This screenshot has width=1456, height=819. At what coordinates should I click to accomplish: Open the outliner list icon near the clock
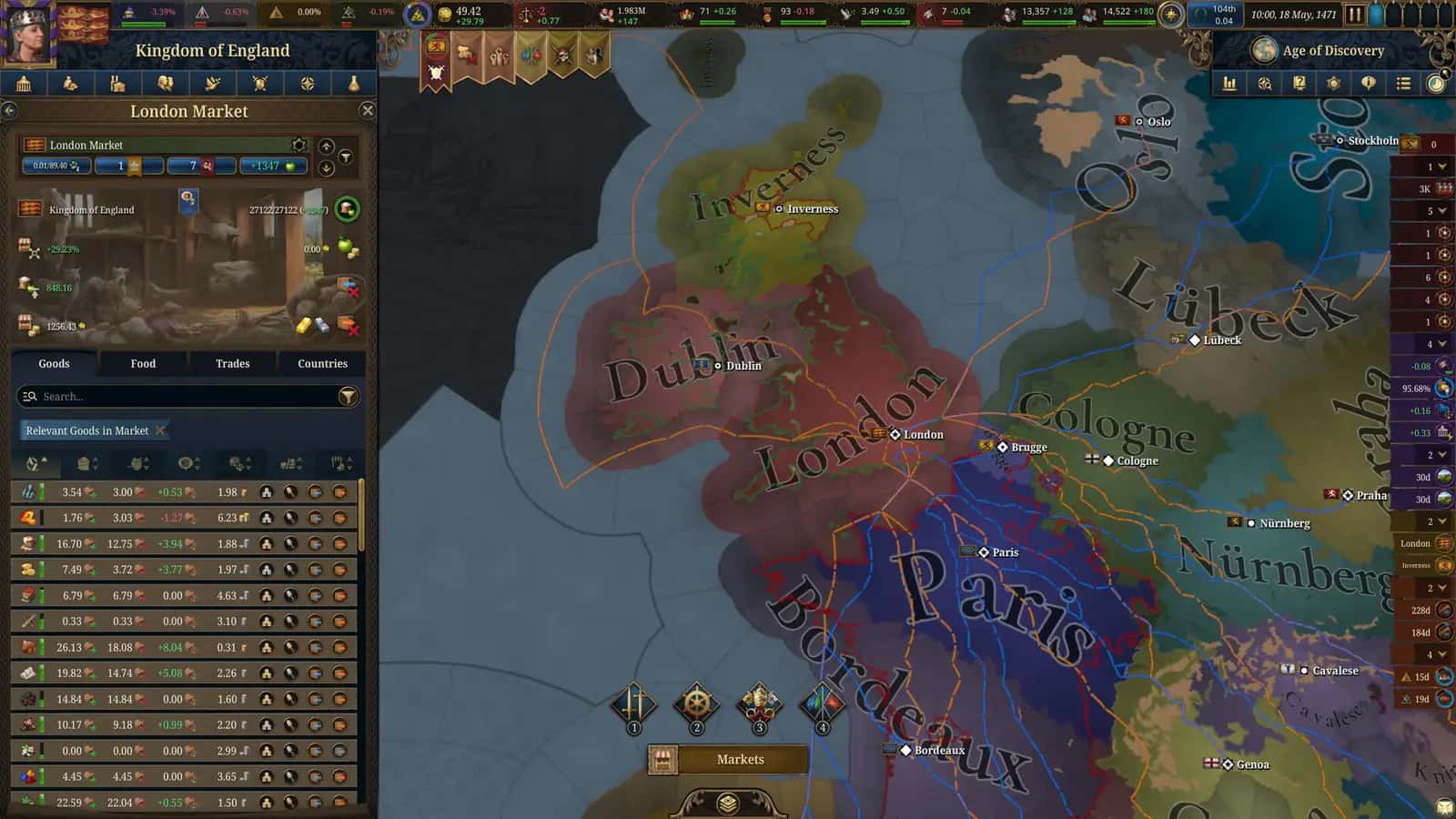pos(1401,83)
